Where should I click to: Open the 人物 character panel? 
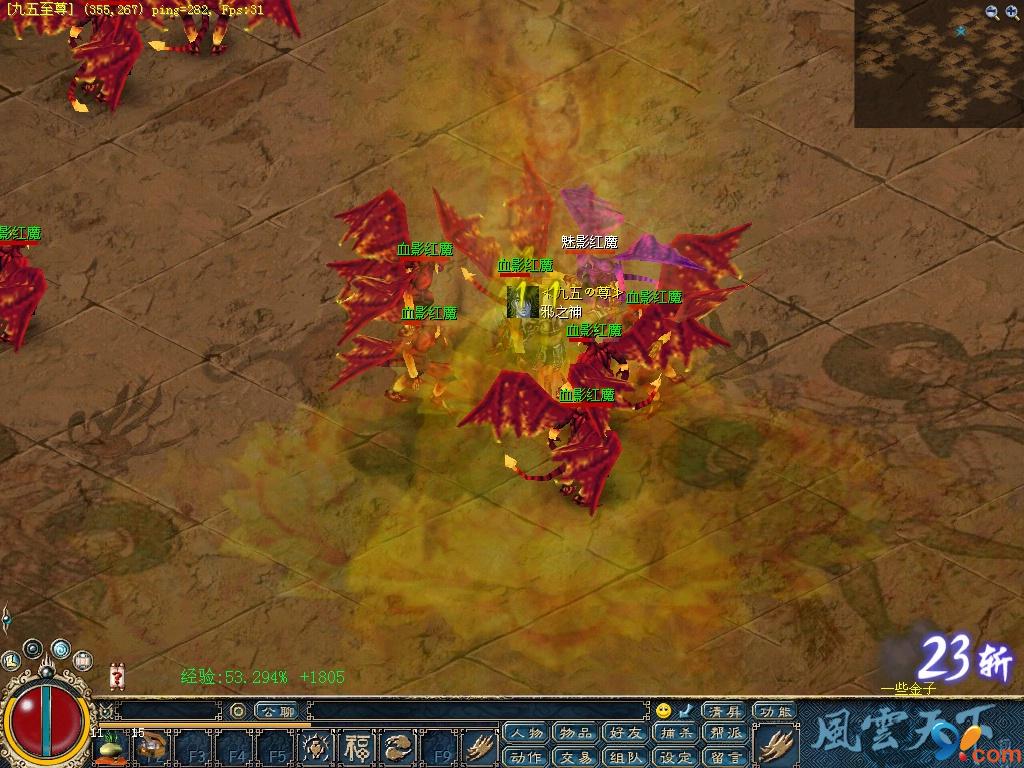tap(527, 734)
